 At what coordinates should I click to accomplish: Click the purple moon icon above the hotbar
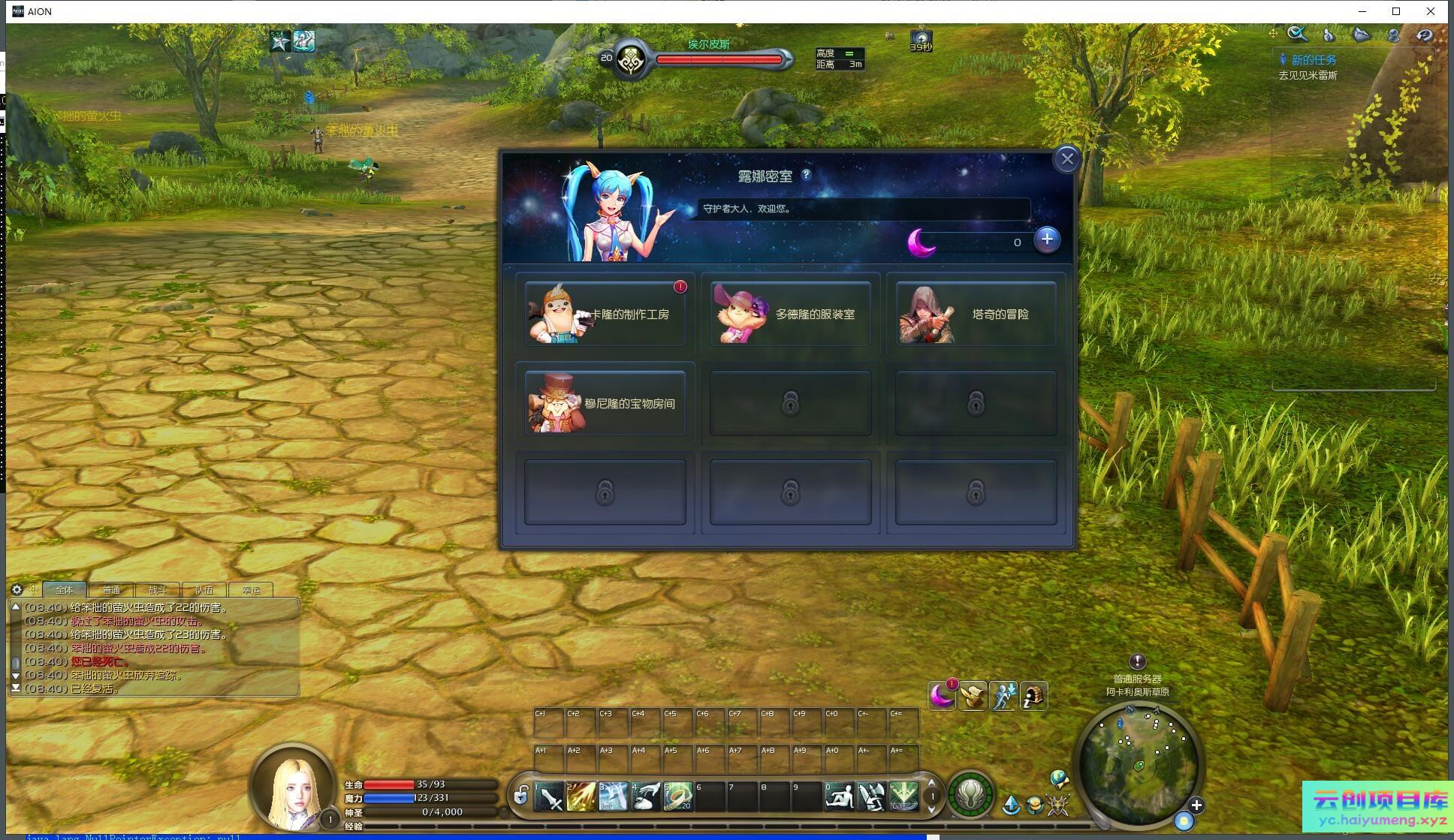(x=941, y=696)
